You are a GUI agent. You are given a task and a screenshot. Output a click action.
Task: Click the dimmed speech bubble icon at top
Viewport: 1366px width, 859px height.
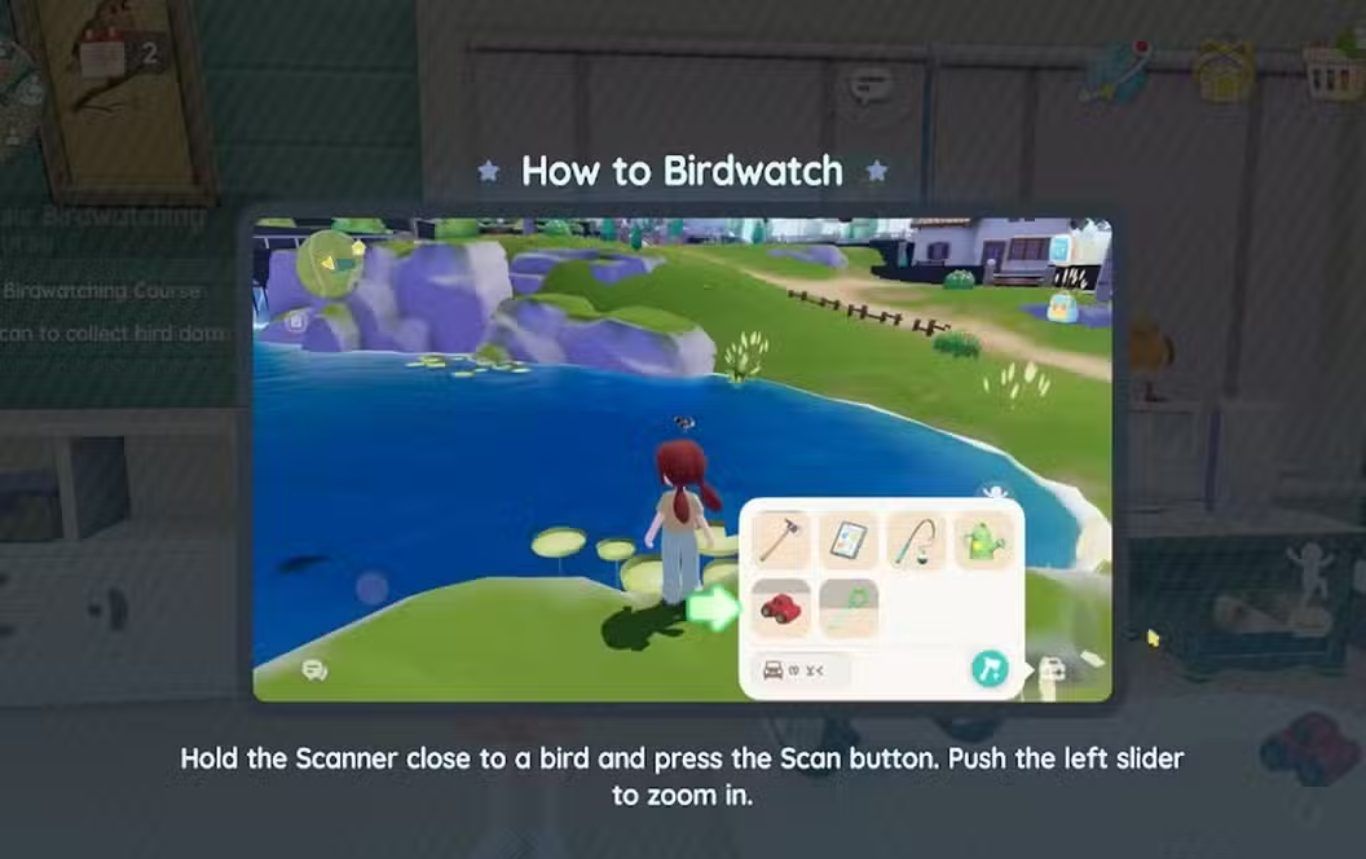[x=869, y=84]
